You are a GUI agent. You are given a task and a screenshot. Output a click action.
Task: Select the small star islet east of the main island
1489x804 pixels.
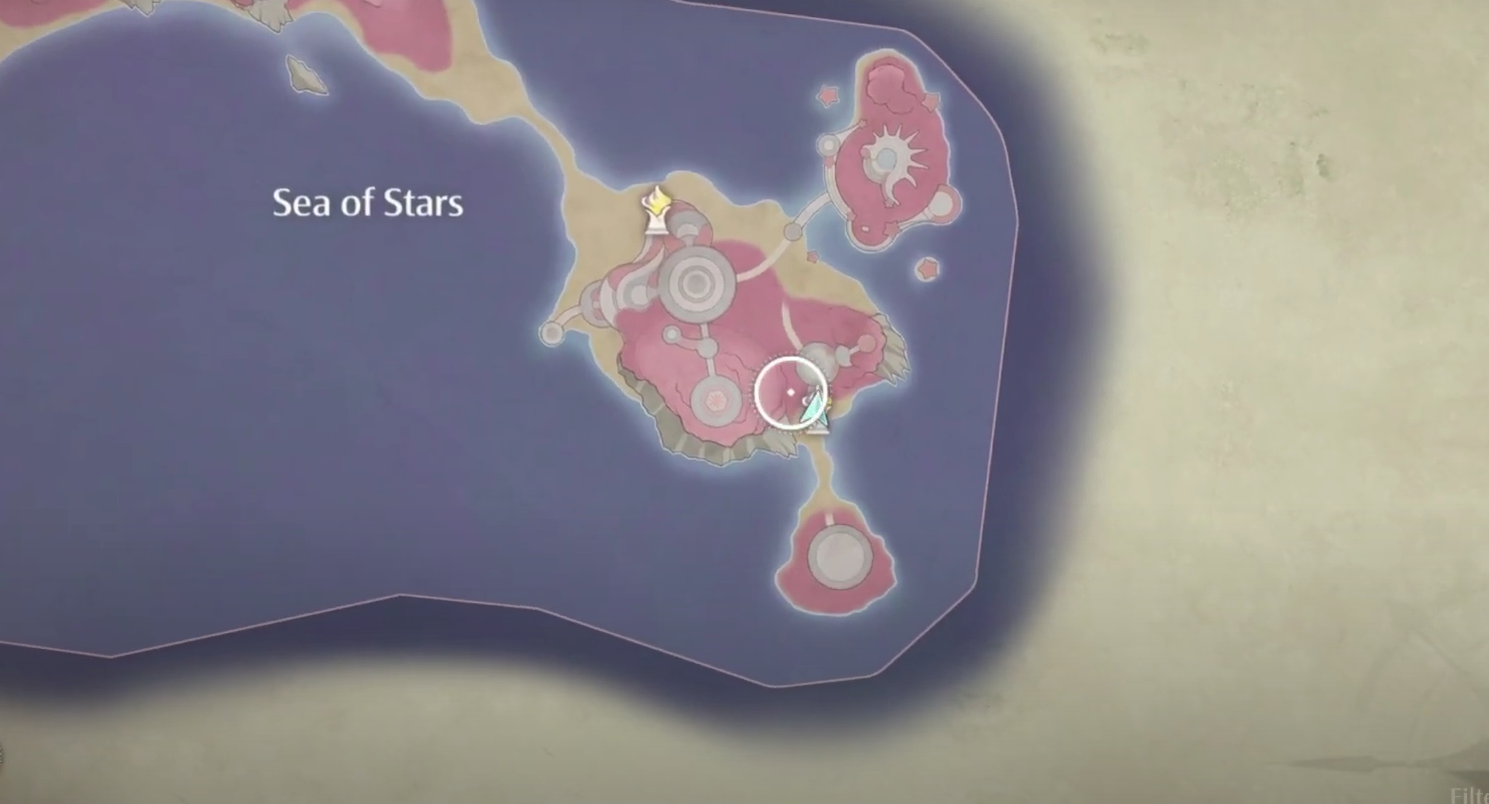927,268
